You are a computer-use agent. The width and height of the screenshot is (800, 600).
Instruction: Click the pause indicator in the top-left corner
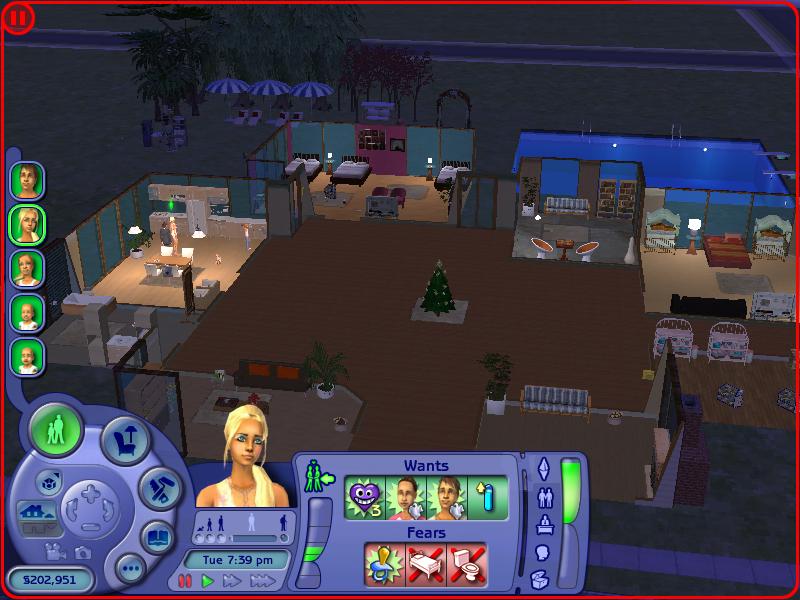[x=19, y=17]
